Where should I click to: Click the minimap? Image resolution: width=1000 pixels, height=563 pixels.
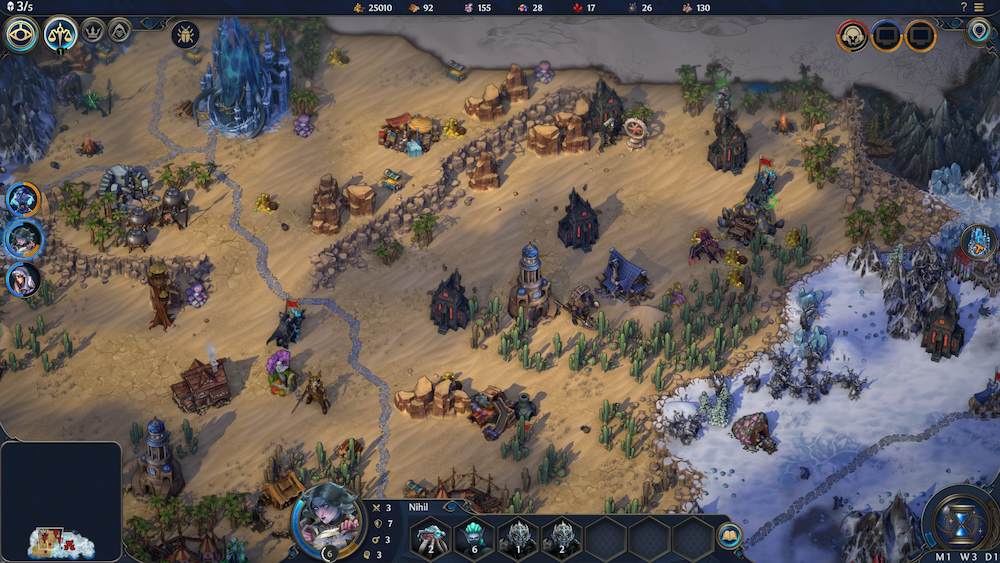[x=61, y=502]
